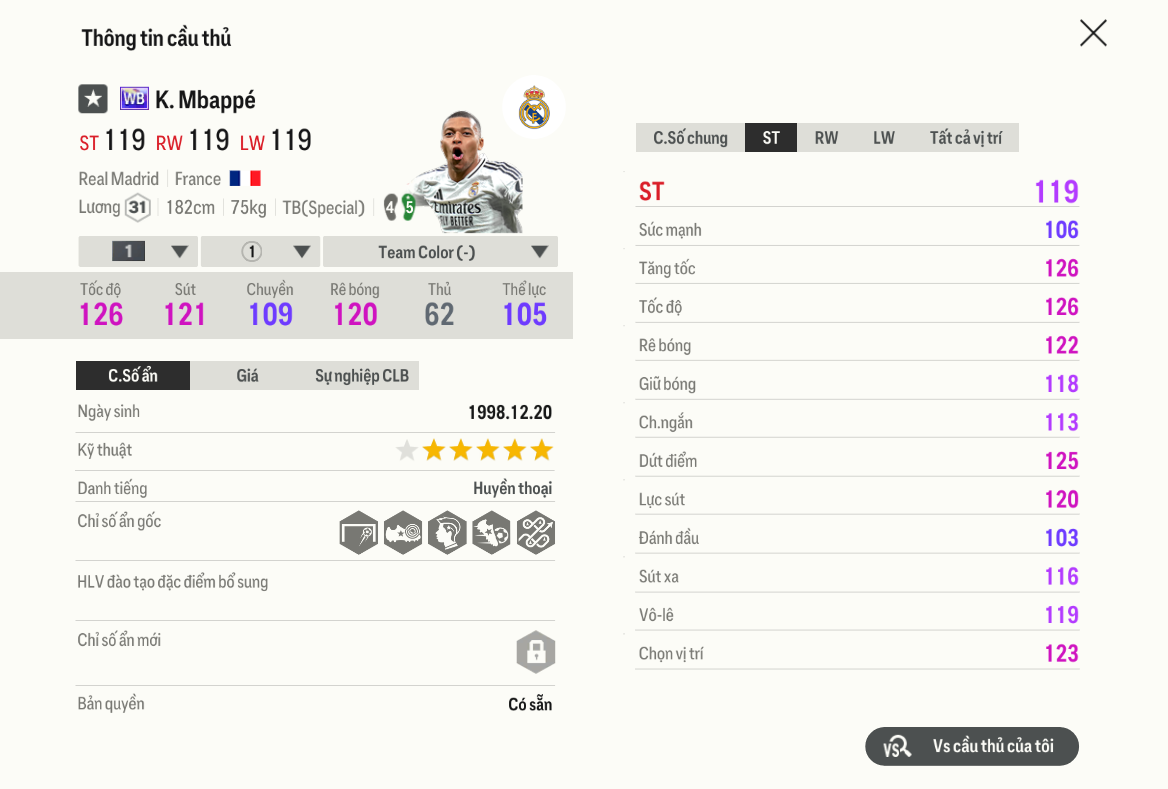Close the player info window
Image resolution: width=1168 pixels, height=789 pixels.
click(1093, 33)
